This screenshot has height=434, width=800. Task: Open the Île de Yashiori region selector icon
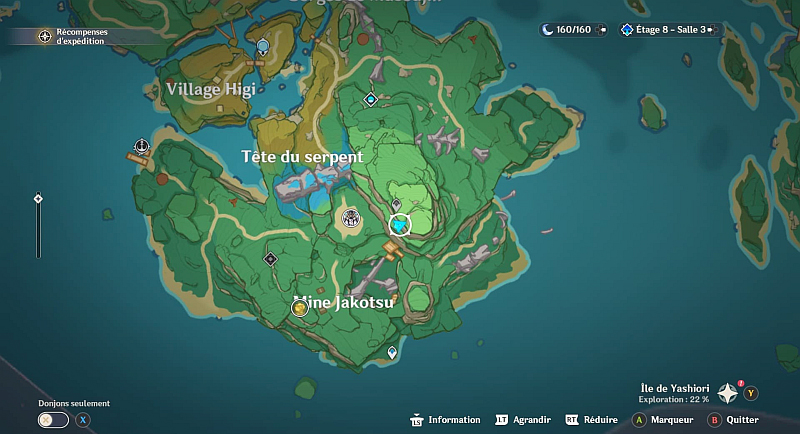727,393
